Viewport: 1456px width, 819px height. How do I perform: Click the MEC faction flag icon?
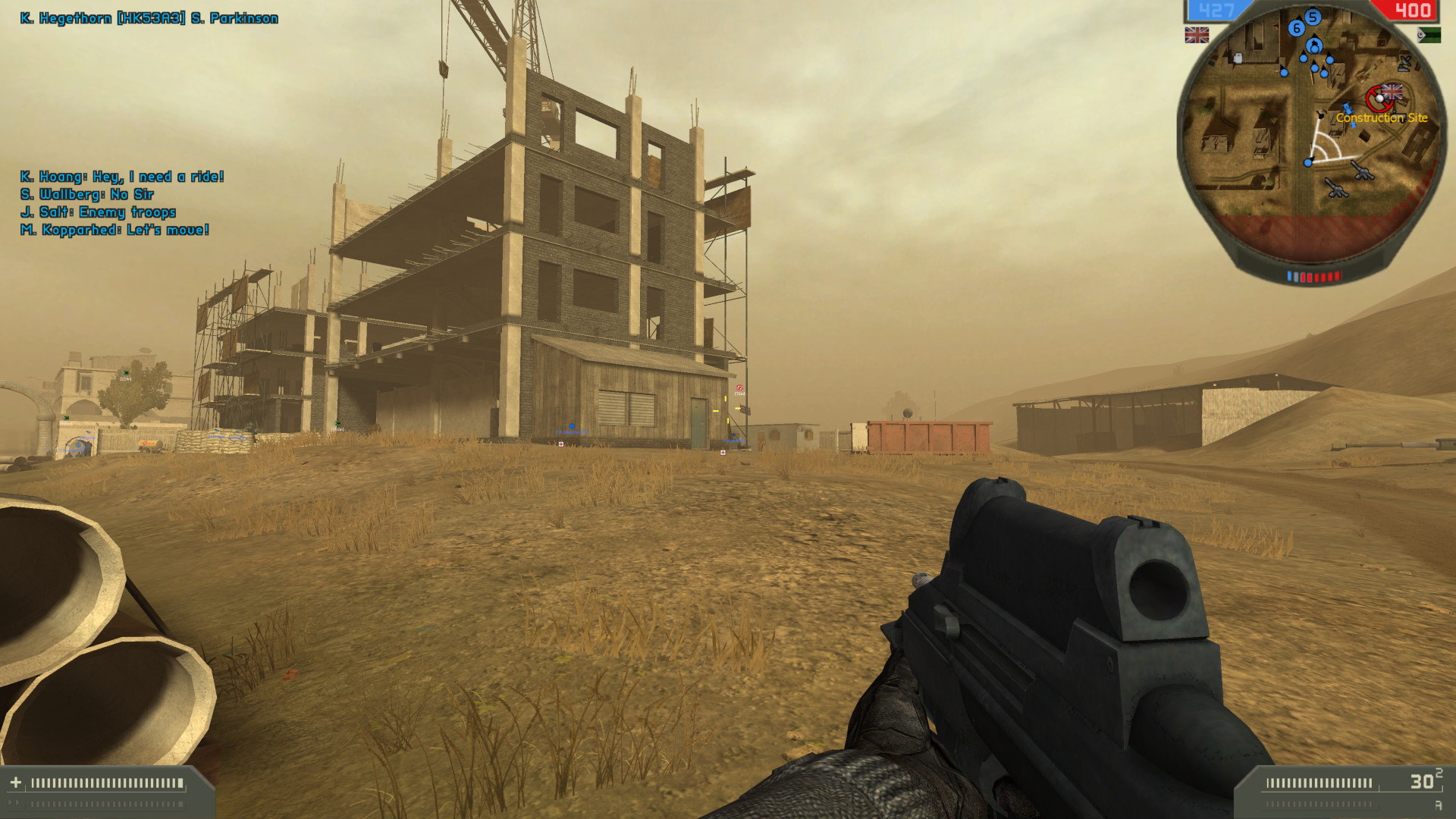(1428, 34)
